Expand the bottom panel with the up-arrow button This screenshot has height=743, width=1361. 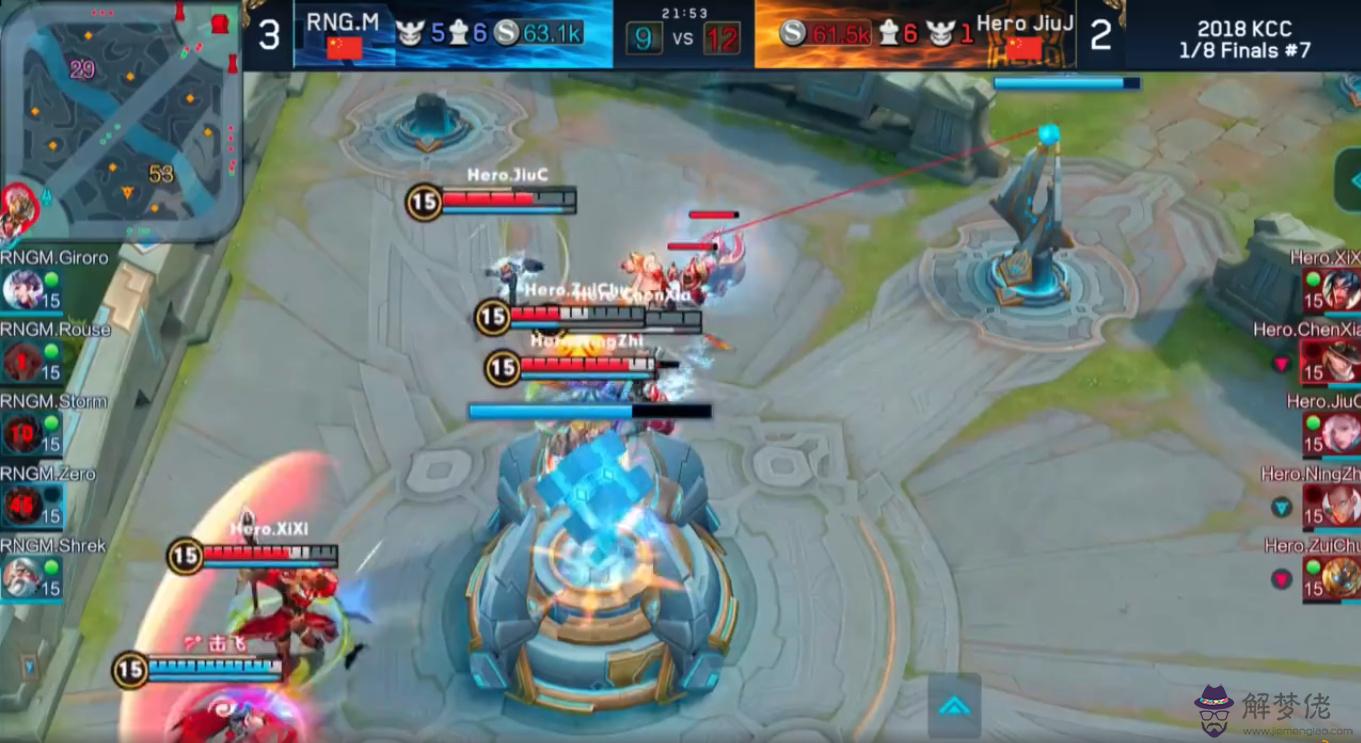pyautogui.click(x=954, y=706)
